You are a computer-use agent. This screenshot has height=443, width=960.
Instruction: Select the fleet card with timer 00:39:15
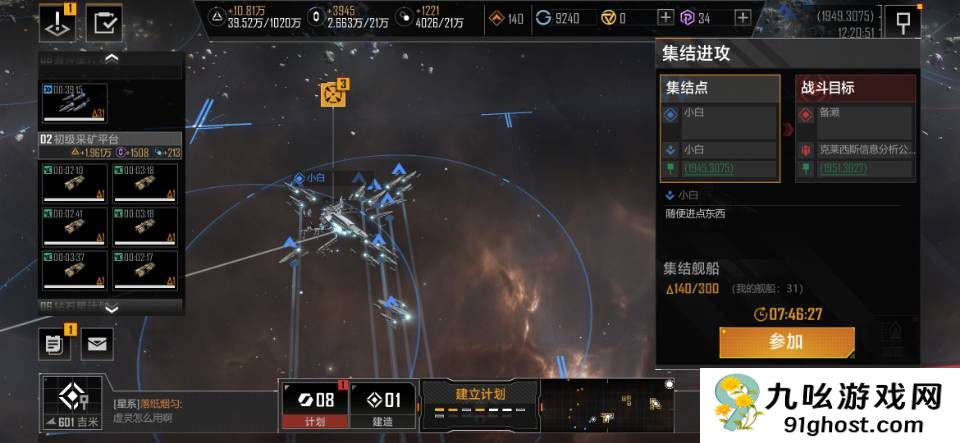74,102
